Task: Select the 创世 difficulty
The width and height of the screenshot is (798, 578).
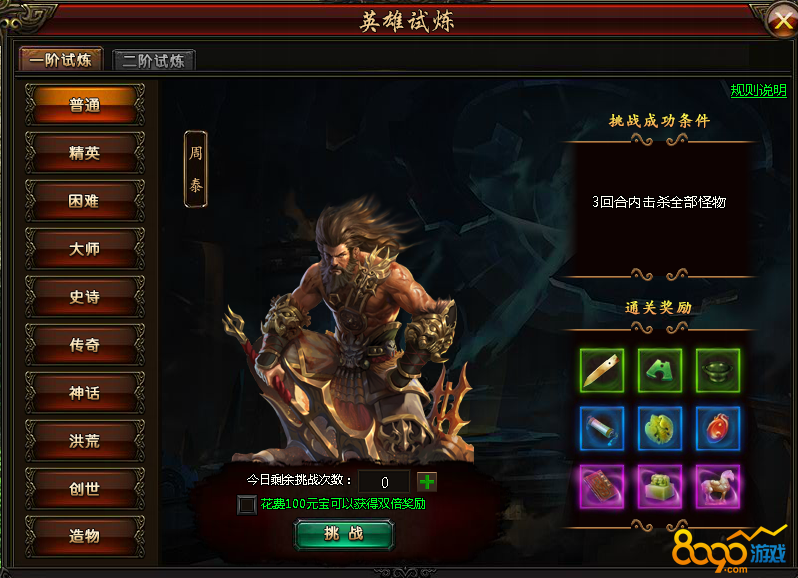Action: coord(85,488)
